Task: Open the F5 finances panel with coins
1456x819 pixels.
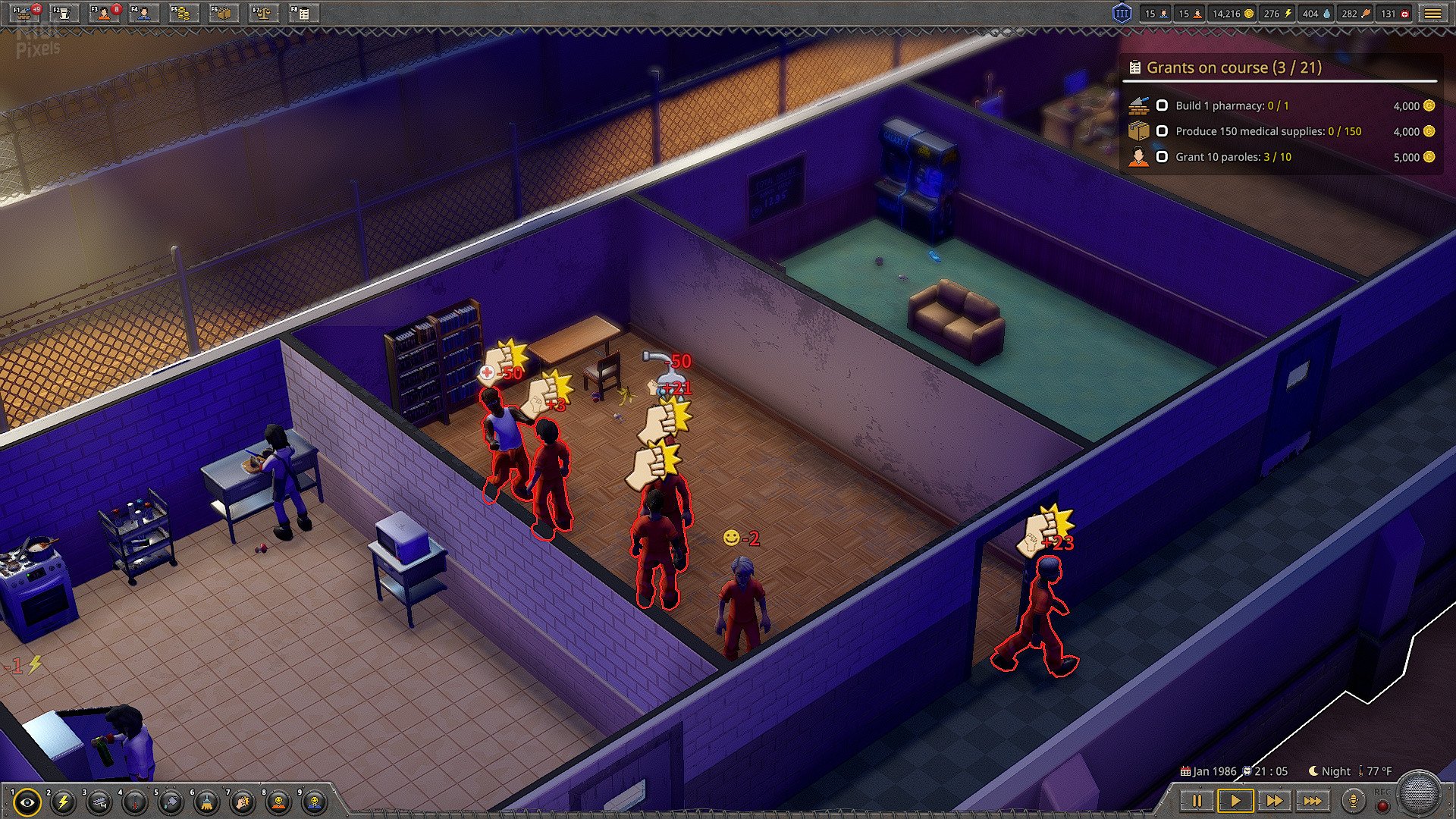Action: click(183, 13)
